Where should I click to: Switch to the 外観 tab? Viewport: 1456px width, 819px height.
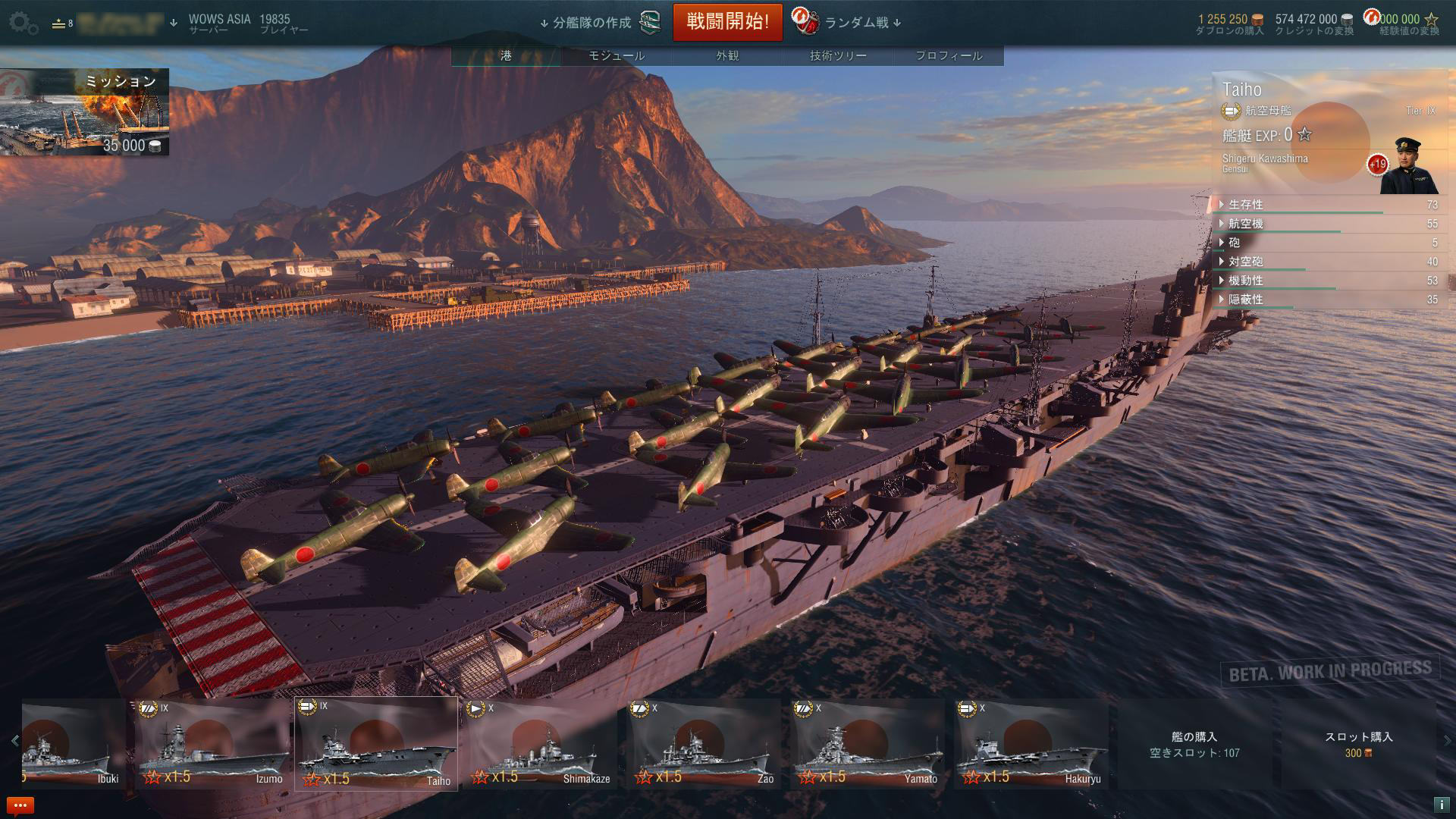[x=727, y=55]
